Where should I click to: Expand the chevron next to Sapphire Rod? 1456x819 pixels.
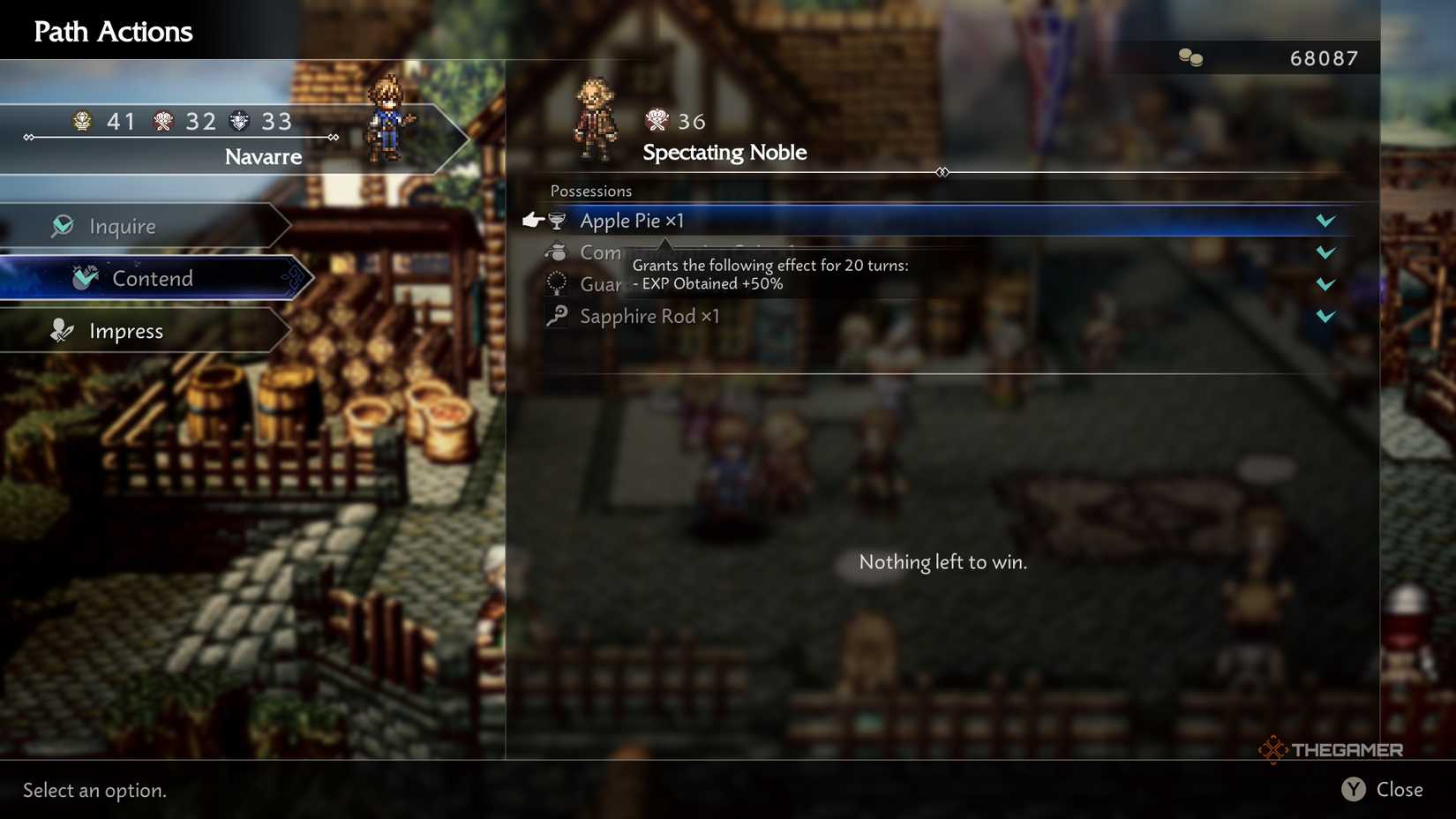click(1326, 317)
